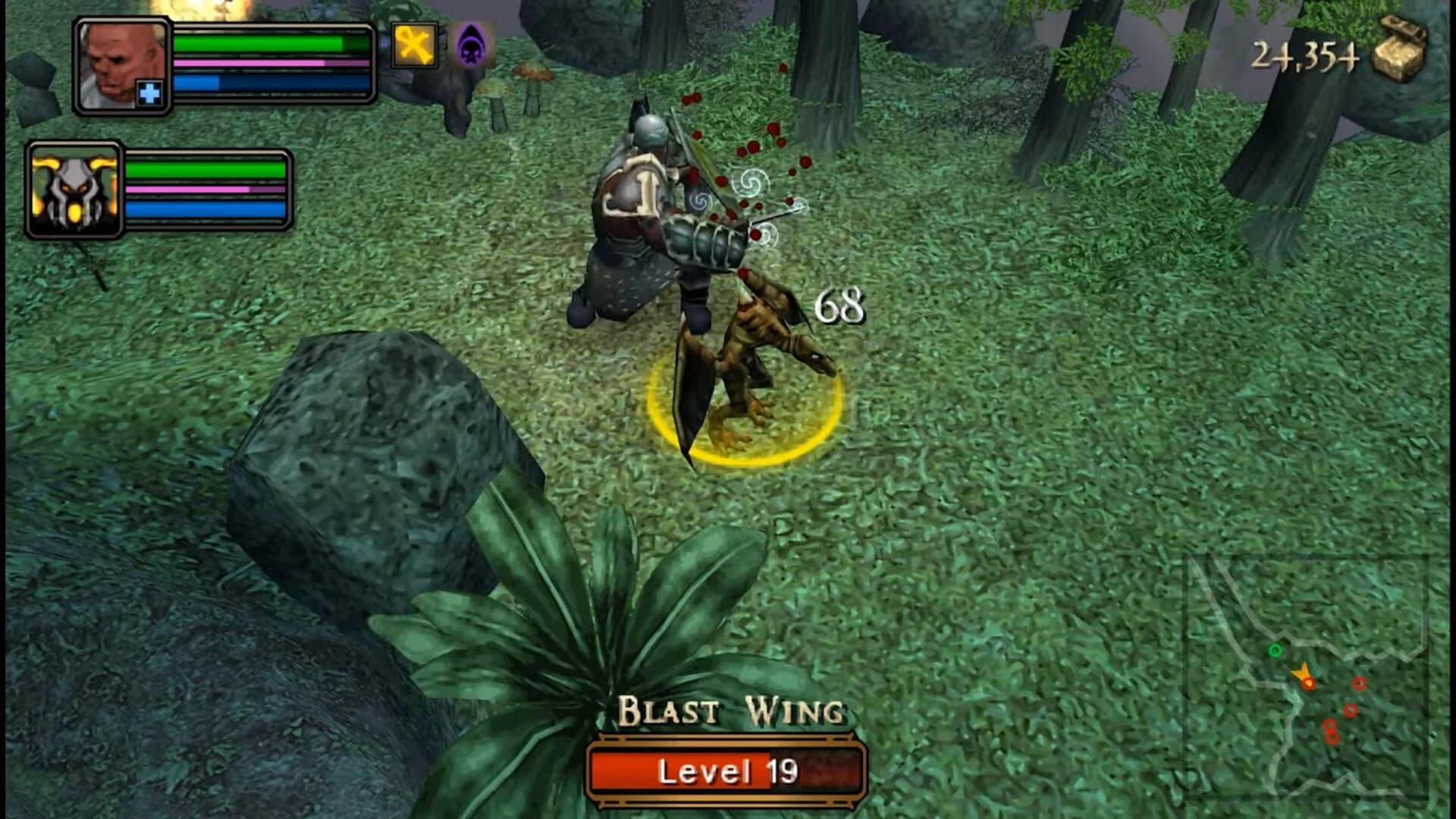Screen dimensions: 1456x819
Task: Click the green circle waypoint on the minimap
Action: (1275, 650)
